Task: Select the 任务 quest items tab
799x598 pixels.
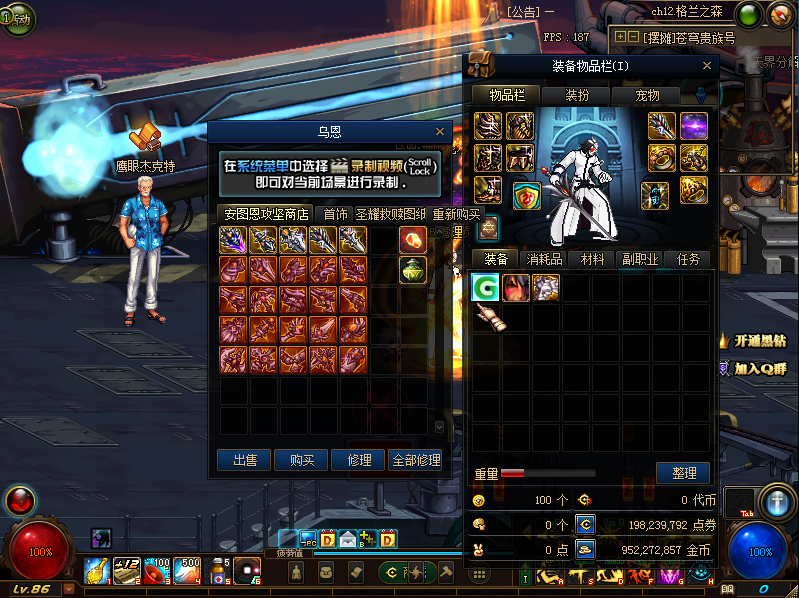Action: [688, 259]
